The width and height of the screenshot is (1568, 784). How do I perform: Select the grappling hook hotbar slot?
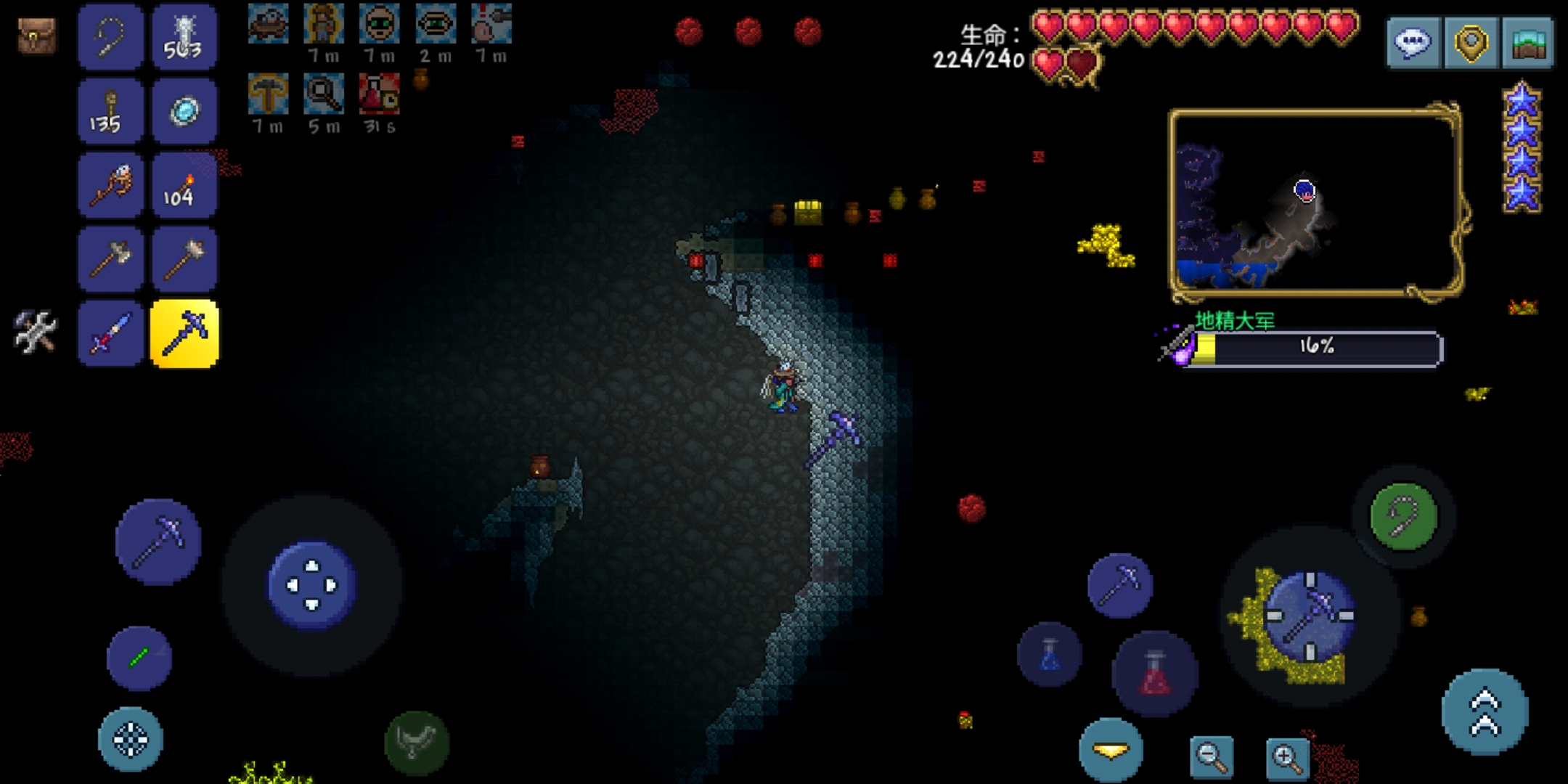click(110, 38)
